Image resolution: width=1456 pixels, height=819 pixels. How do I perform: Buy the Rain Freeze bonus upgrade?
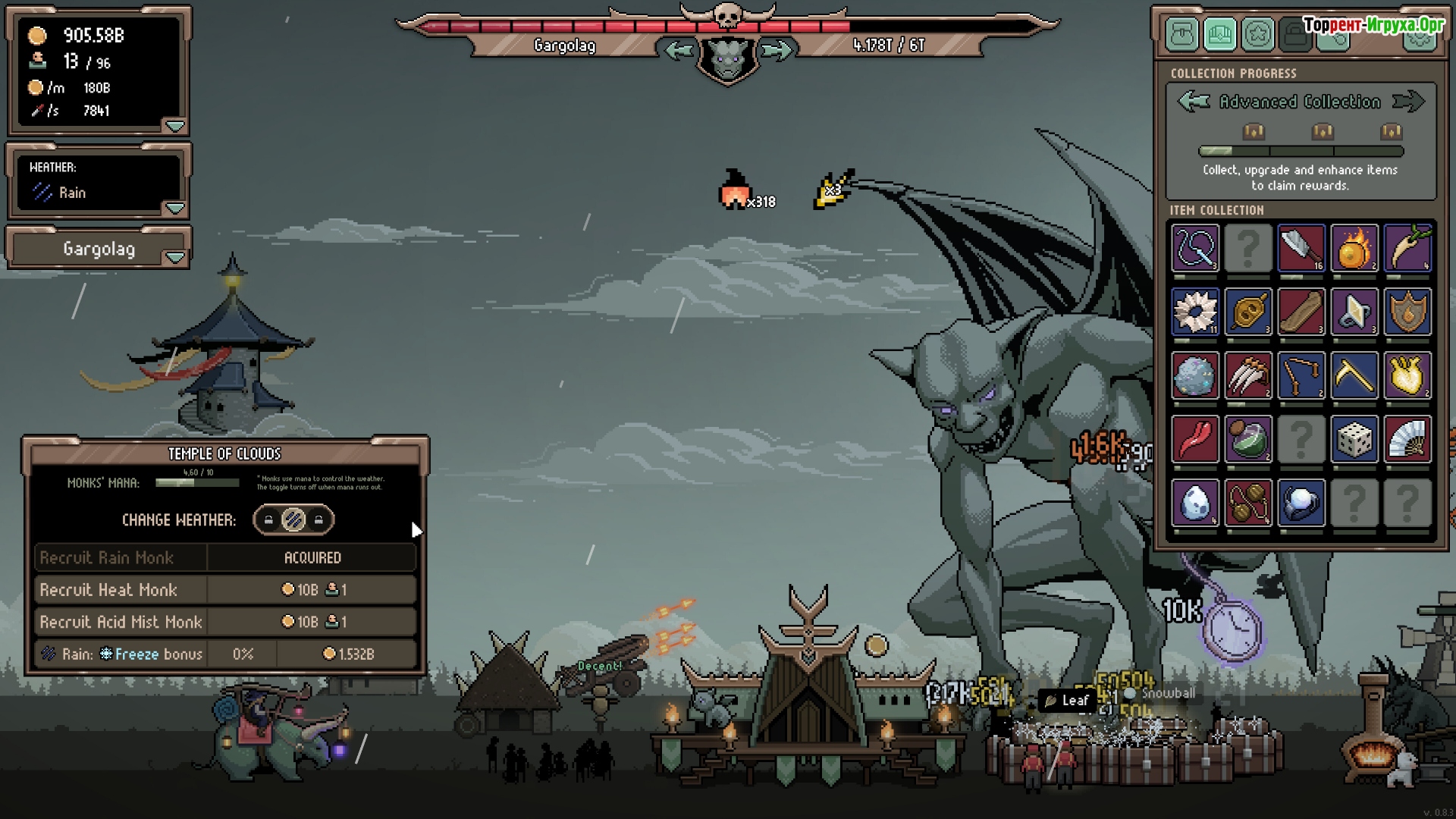(348, 654)
